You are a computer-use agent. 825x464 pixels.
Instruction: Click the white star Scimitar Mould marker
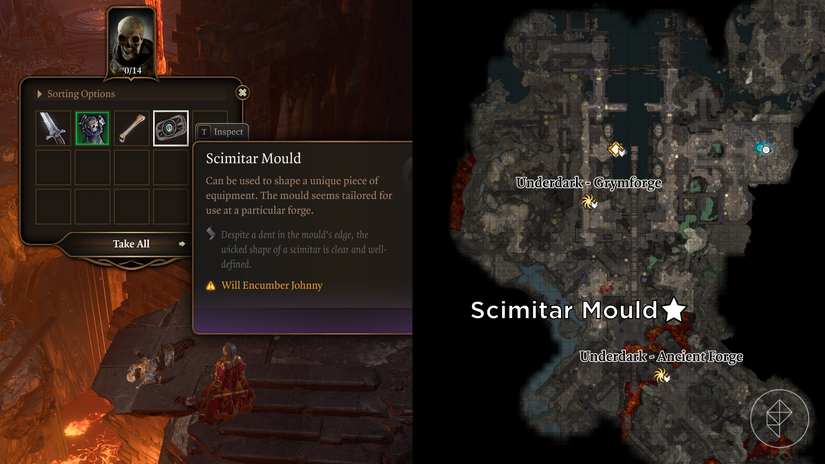tap(674, 310)
